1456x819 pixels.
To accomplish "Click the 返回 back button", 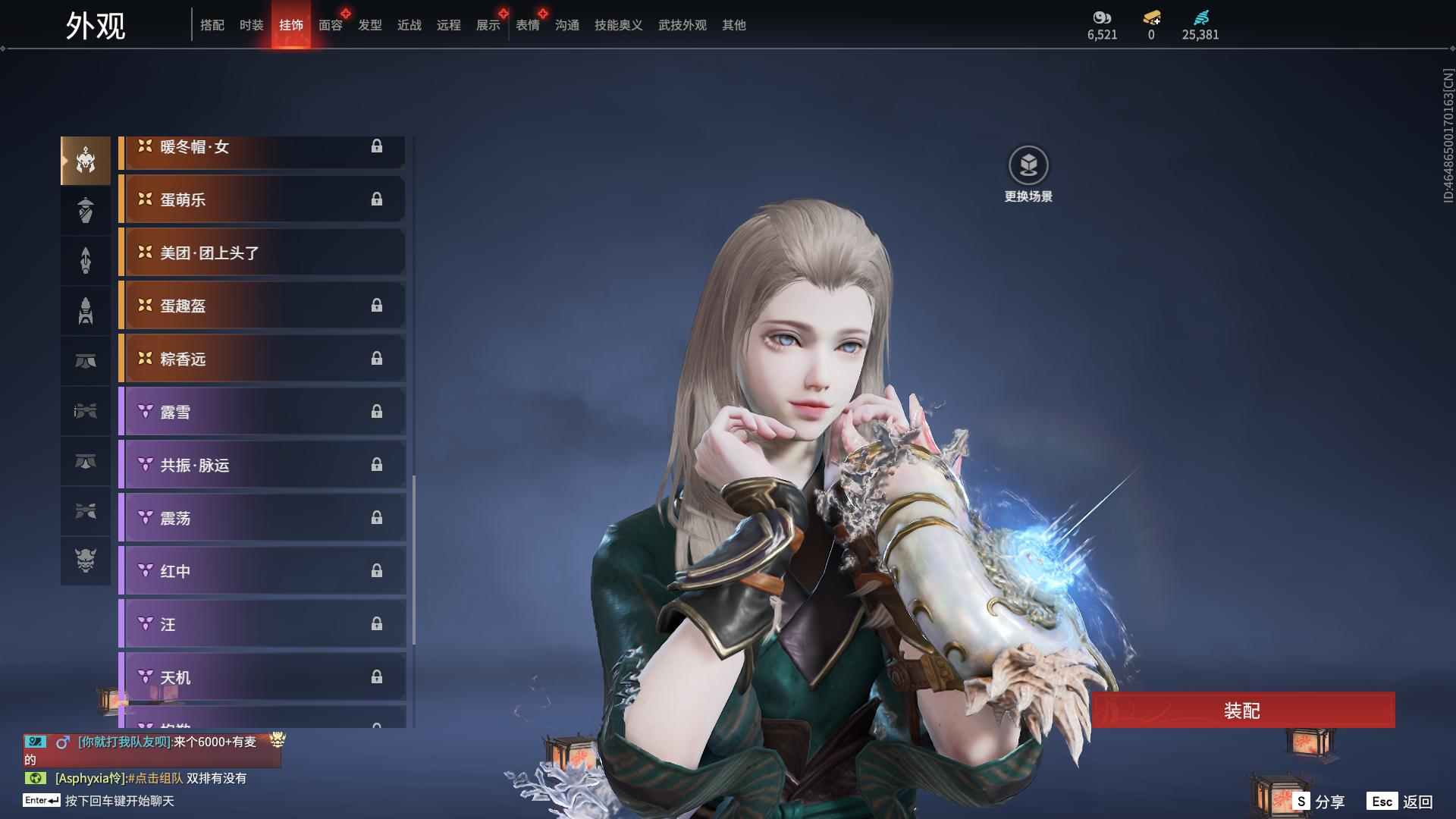I will pos(1401,802).
